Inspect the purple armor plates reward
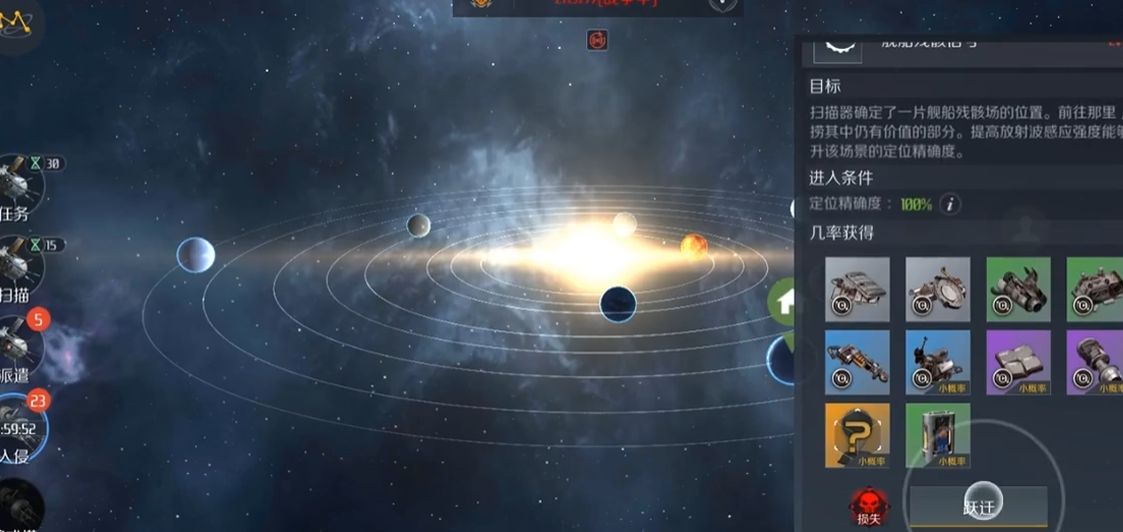Viewport: 1123px width, 532px height. point(1018,362)
